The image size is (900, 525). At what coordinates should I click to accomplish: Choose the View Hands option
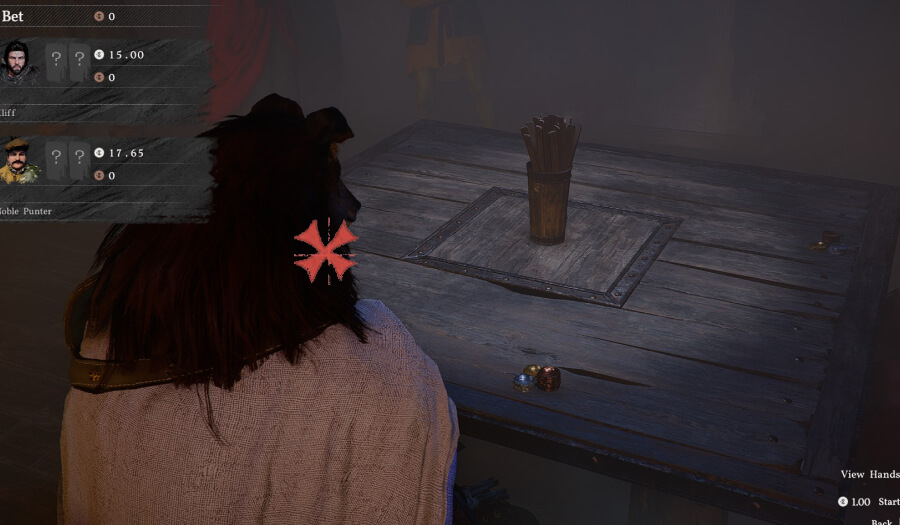[x=868, y=475]
